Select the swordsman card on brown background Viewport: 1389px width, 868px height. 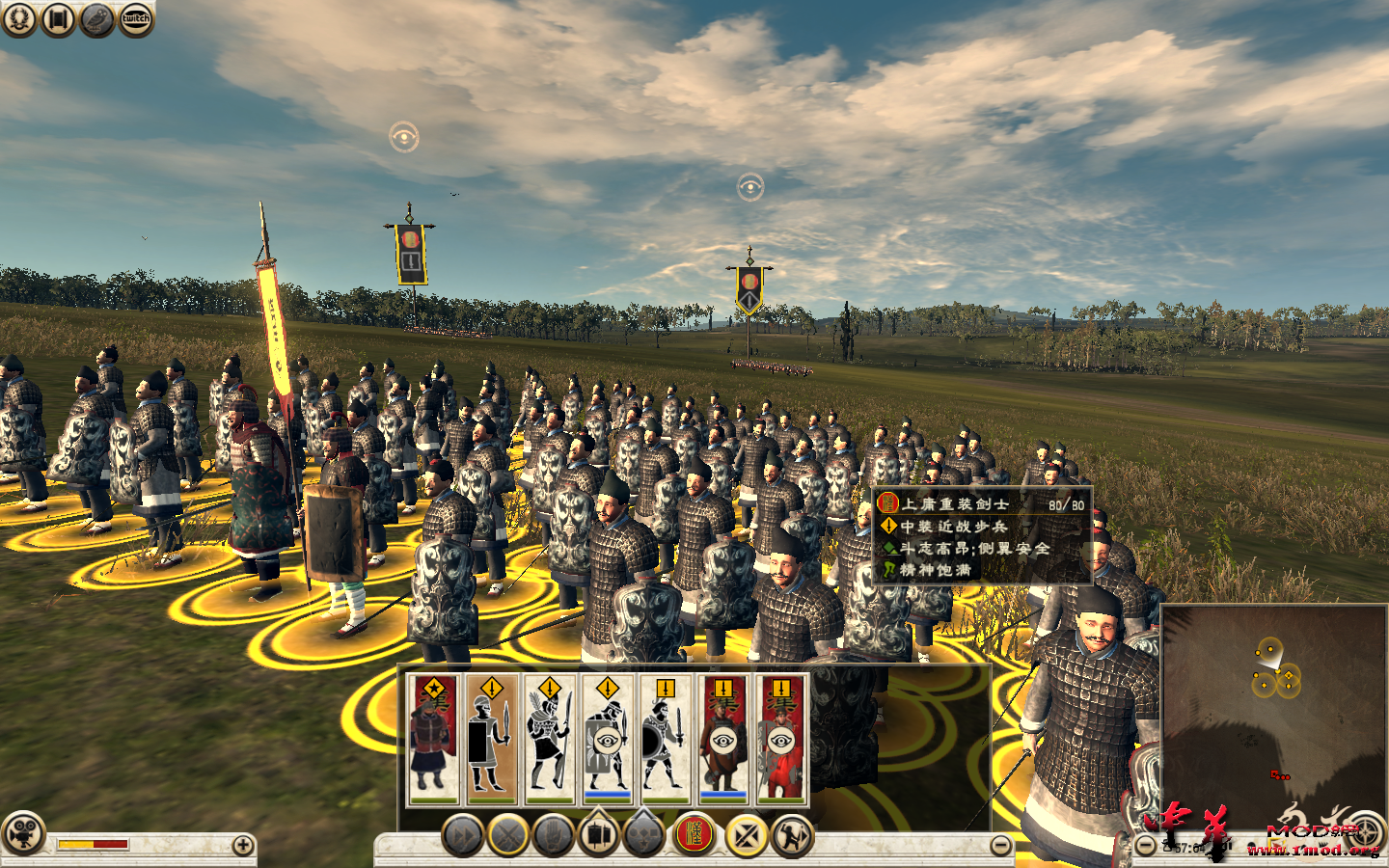[491, 739]
